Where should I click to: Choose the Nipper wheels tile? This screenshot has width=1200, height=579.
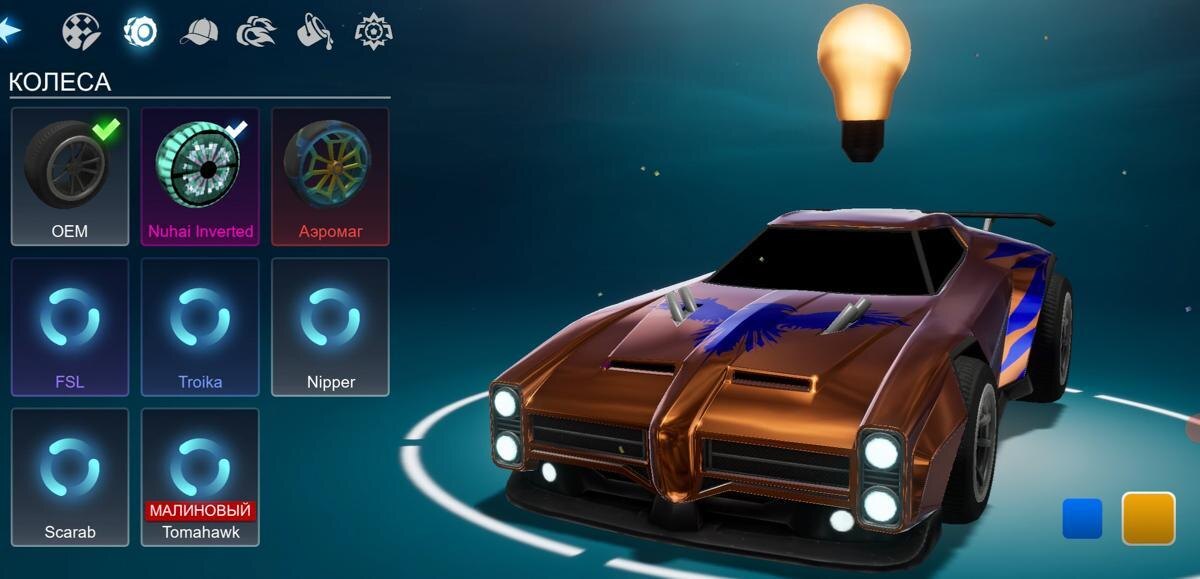[330, 327]
